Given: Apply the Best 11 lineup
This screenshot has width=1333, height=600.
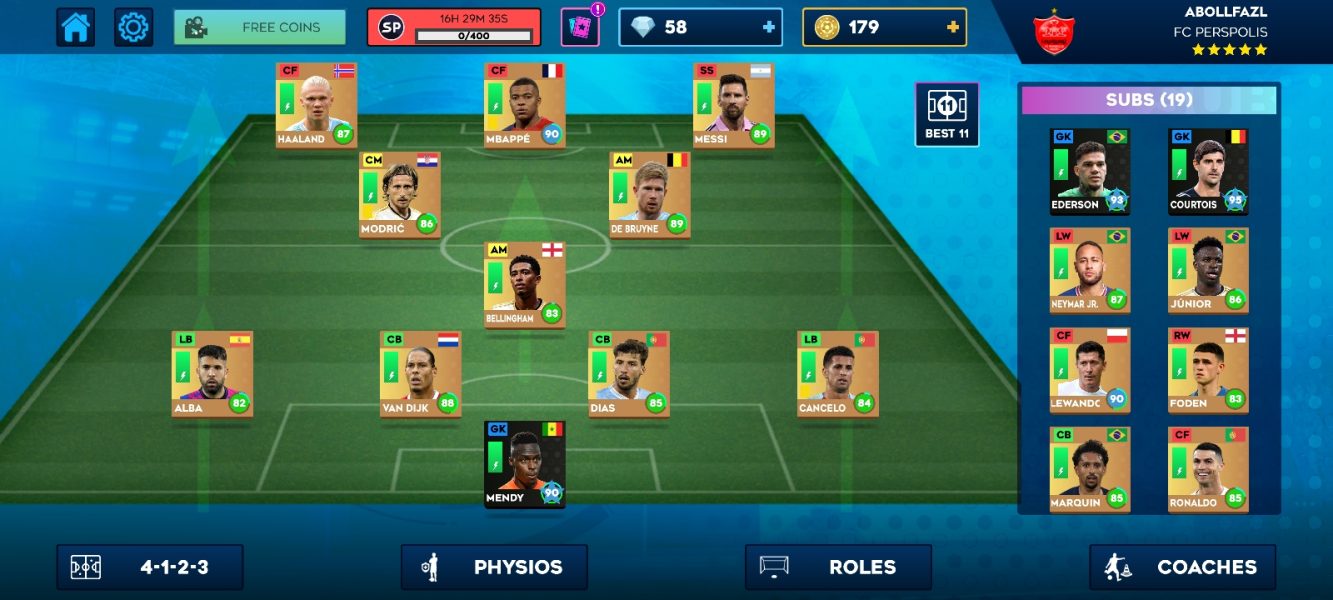Looking at the screenshot, I should tap(946, 115).
